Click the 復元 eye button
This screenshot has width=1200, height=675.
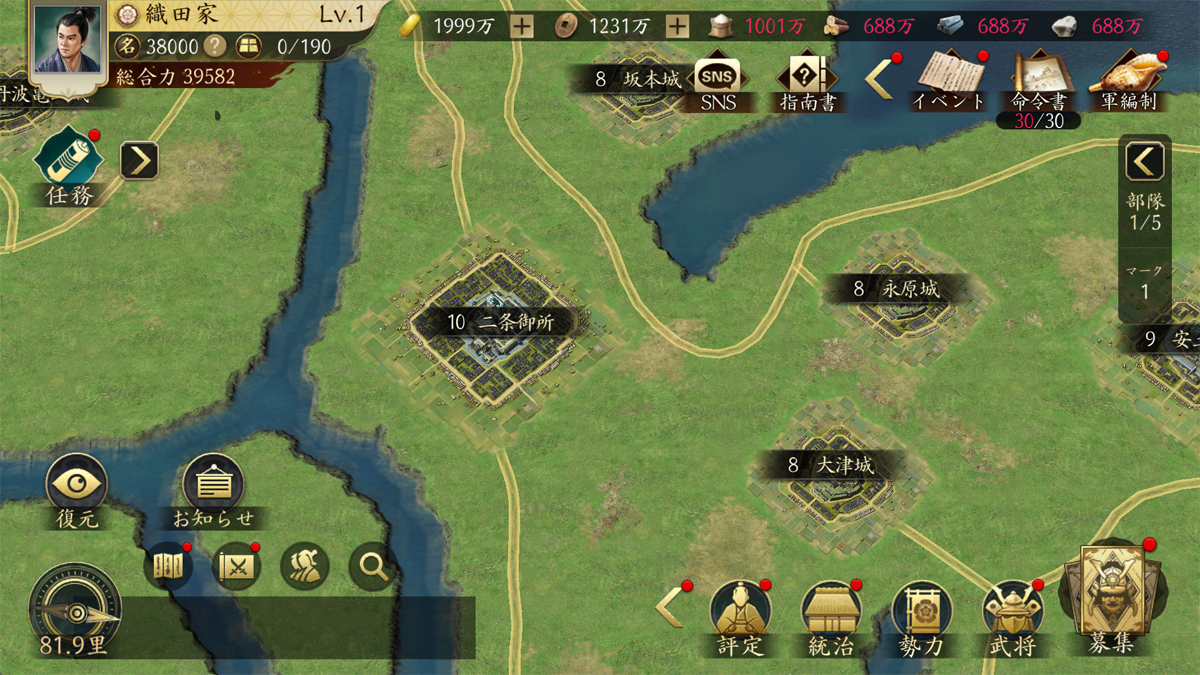click(x=77, y=485)
